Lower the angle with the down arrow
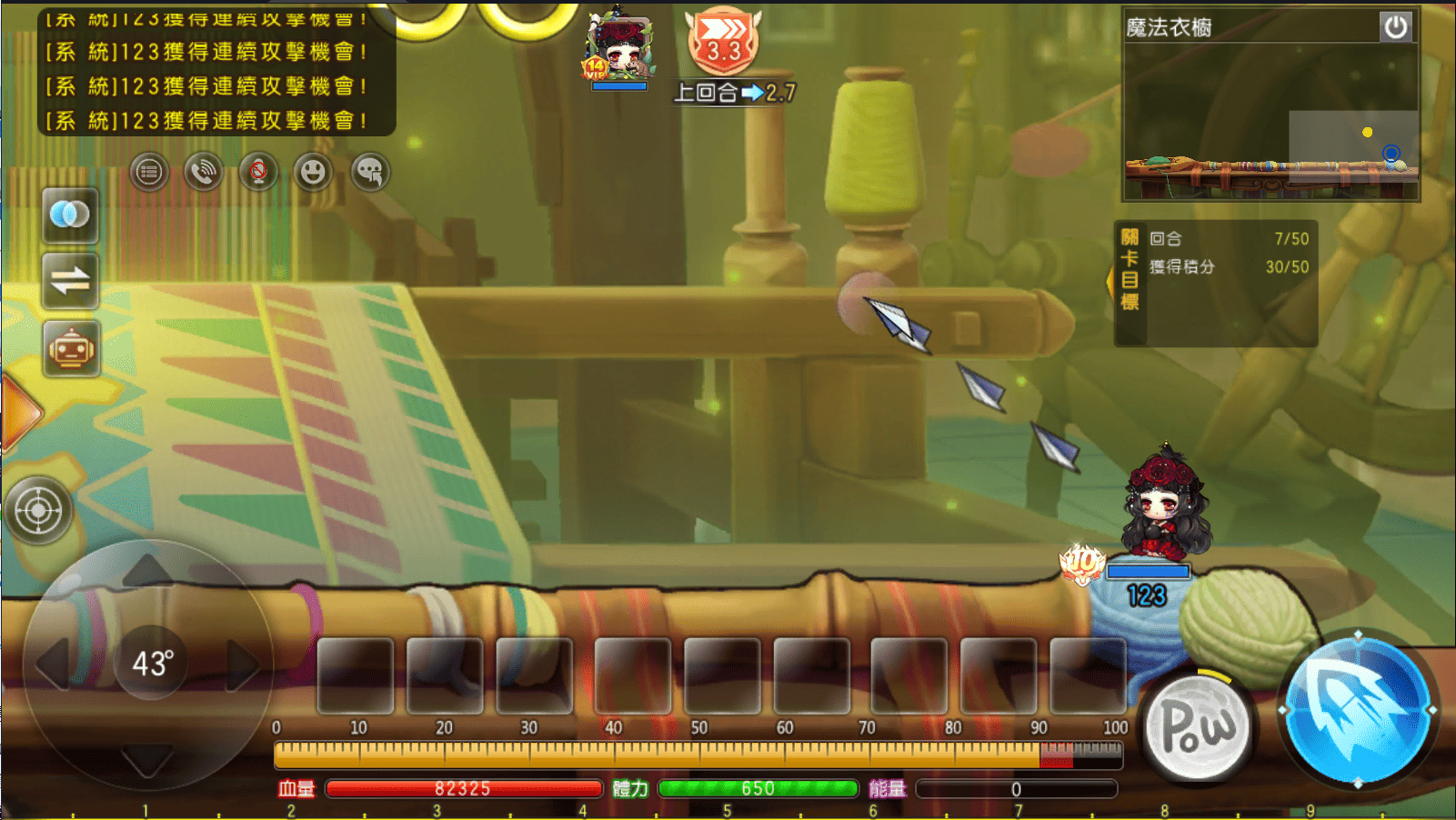1456x820 pixels. (x=147, y=758)
